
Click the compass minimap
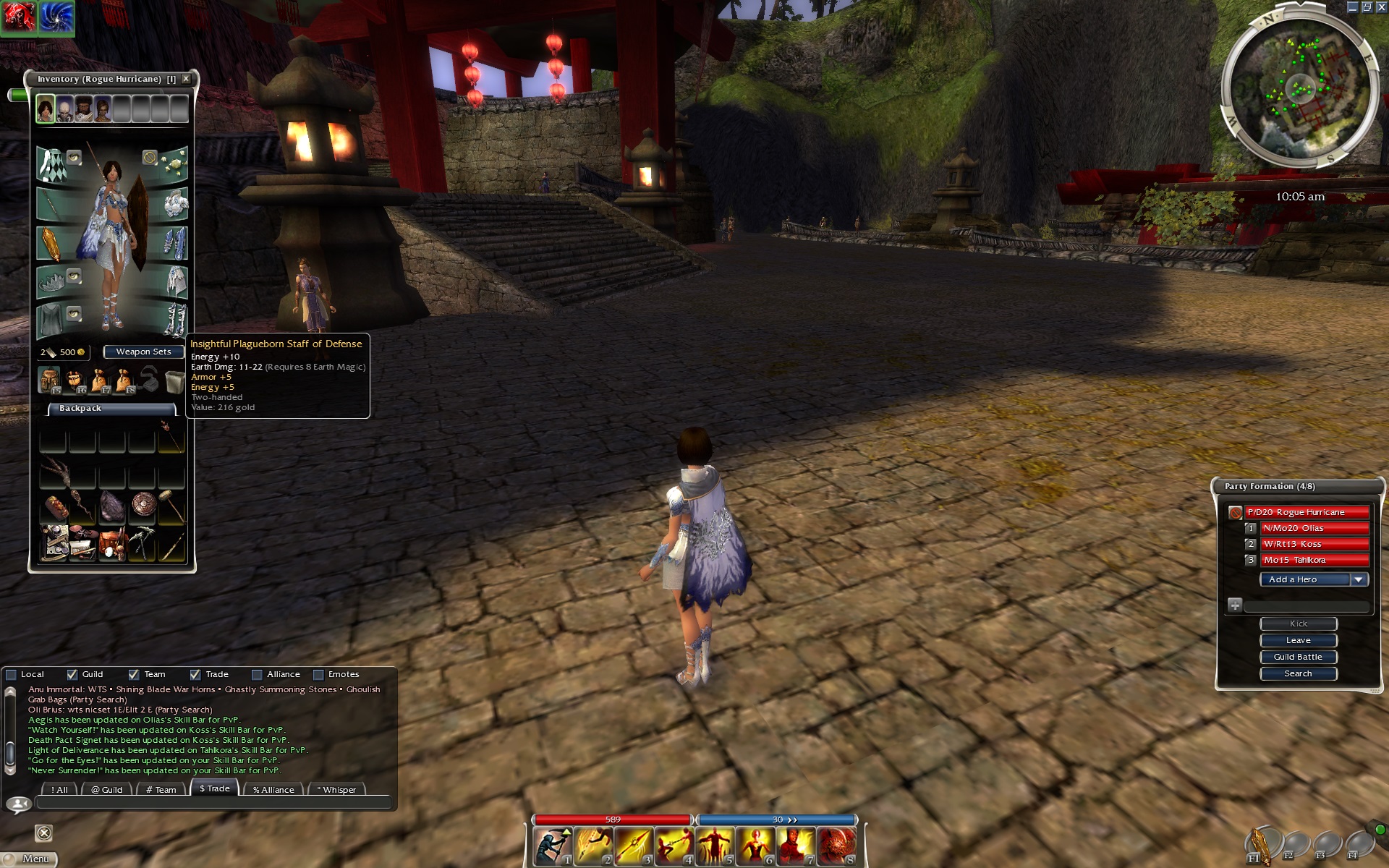[1299, 90]
